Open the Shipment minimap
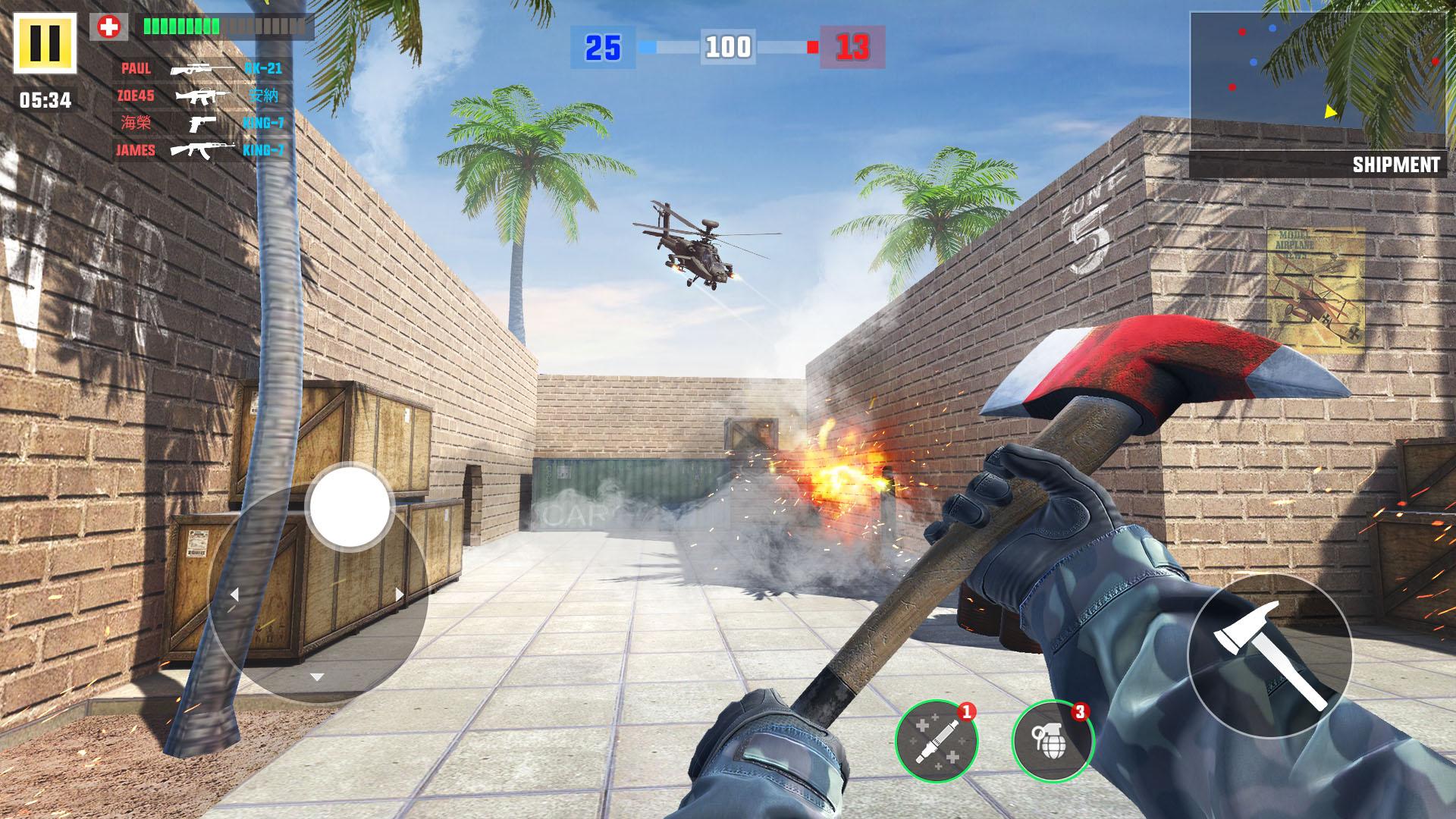The image size is (1456, 819). coord(1317,82)
